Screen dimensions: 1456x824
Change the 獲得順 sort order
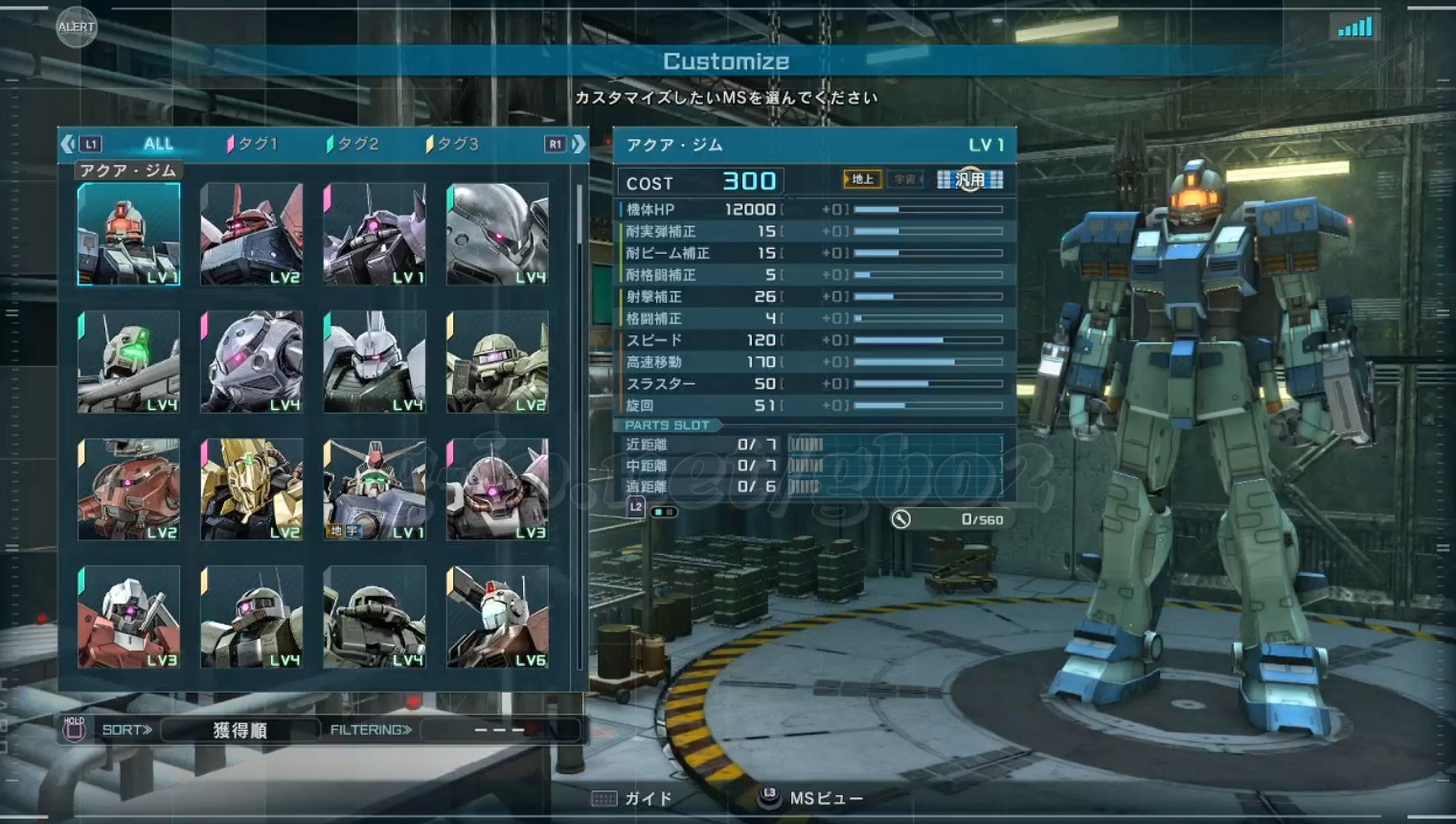tap(239, 730)
